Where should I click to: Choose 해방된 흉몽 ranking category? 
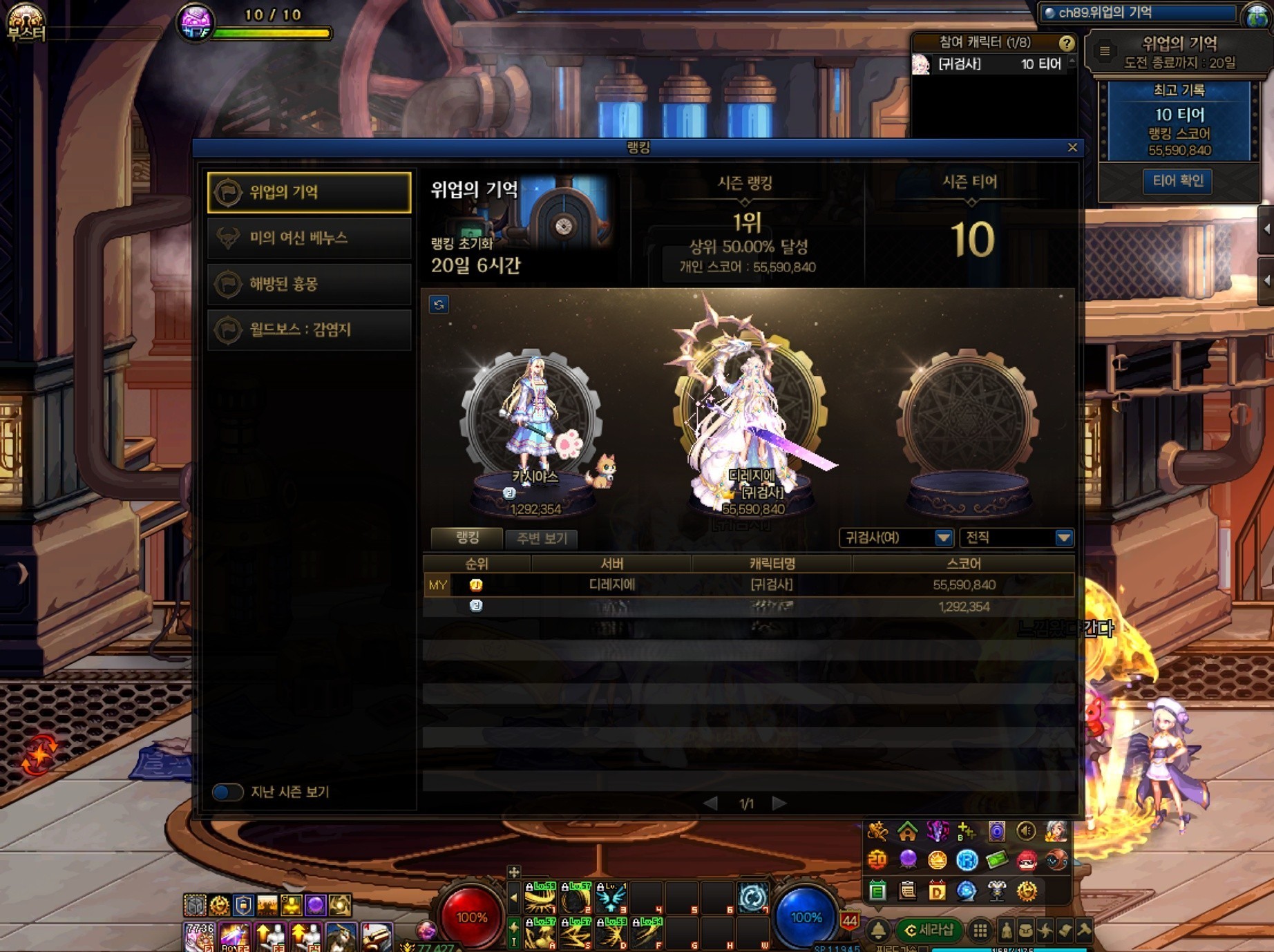[x=309, y=284]
